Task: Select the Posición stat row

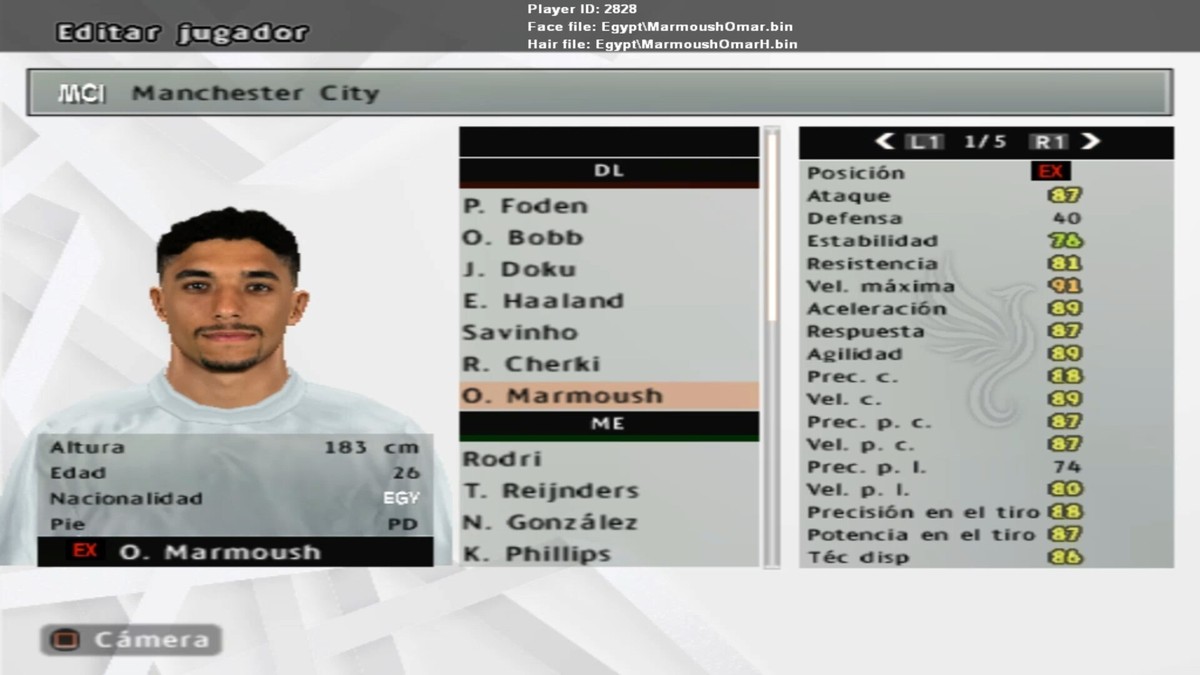Action: click(985, 172)
